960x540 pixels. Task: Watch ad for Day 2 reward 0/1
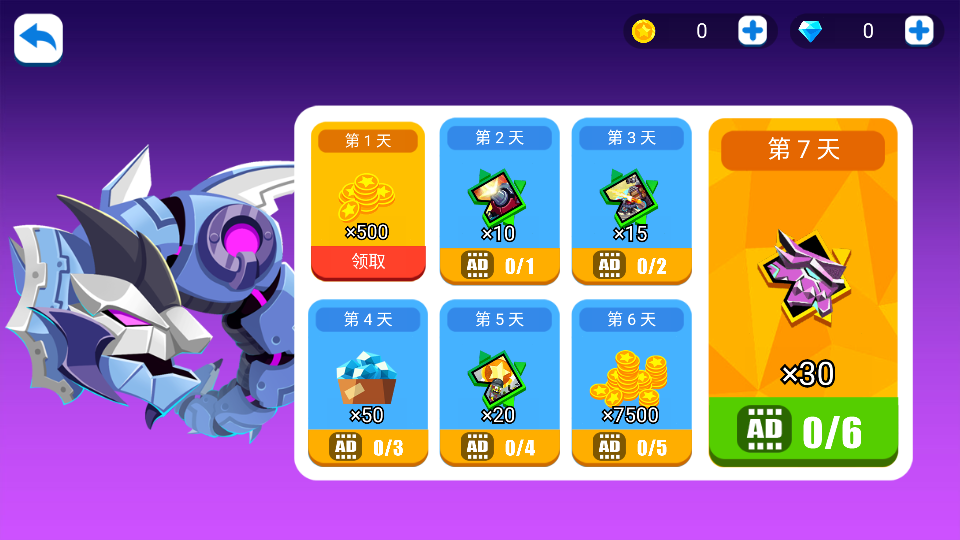499,266
